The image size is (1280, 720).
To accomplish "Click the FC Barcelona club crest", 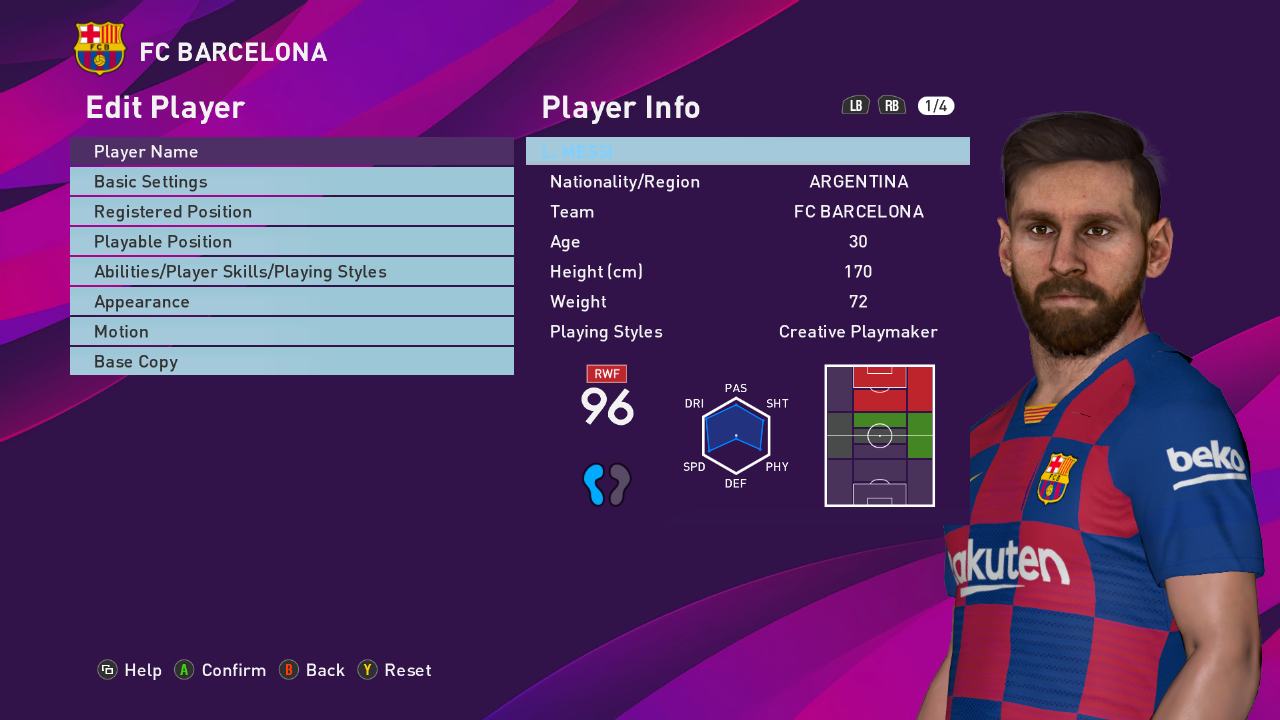I will click(x=97, y=48).
